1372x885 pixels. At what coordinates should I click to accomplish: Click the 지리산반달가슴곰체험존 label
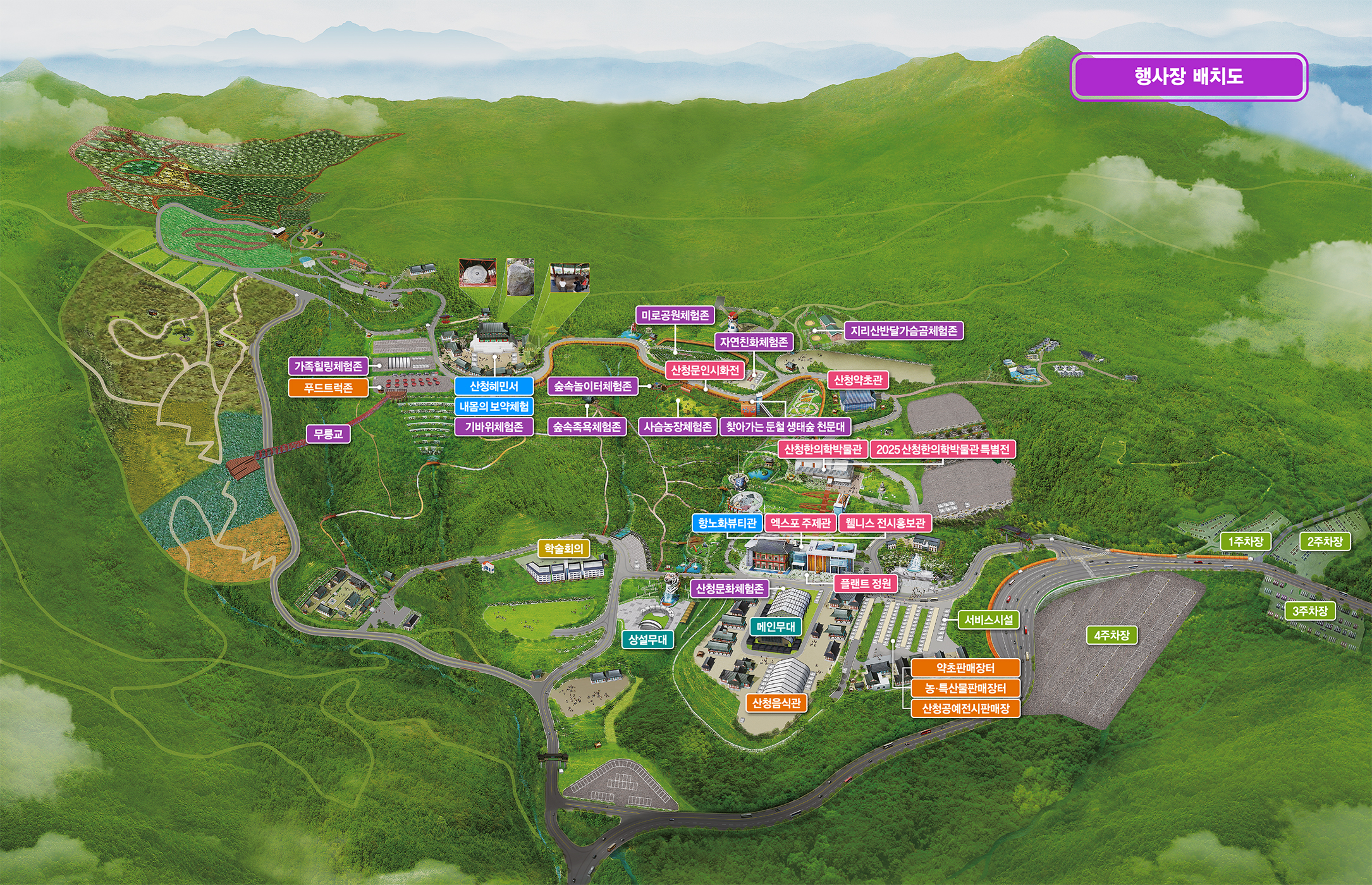[903, 331]
